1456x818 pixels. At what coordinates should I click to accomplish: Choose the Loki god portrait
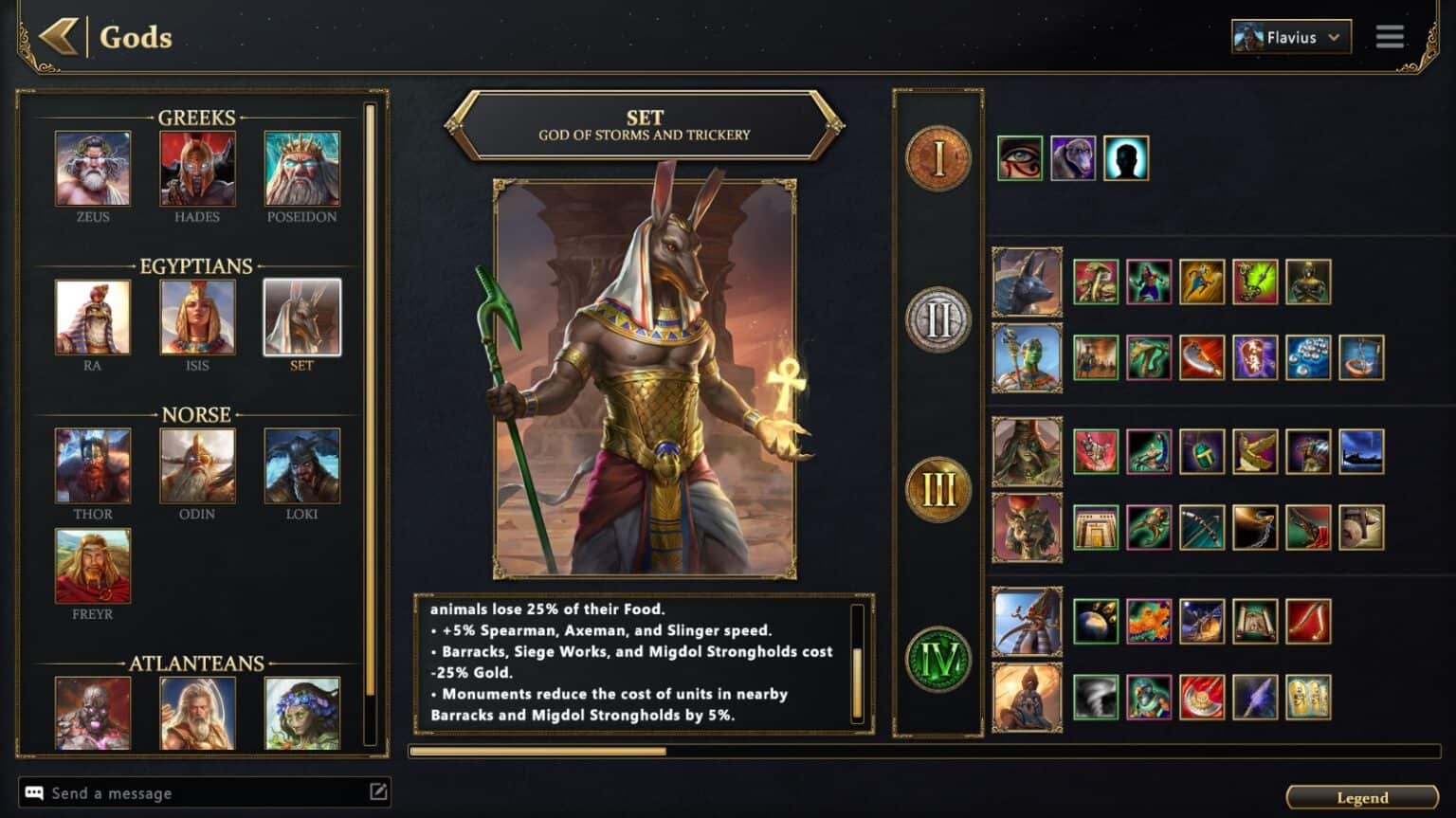(x=301, y=465)
